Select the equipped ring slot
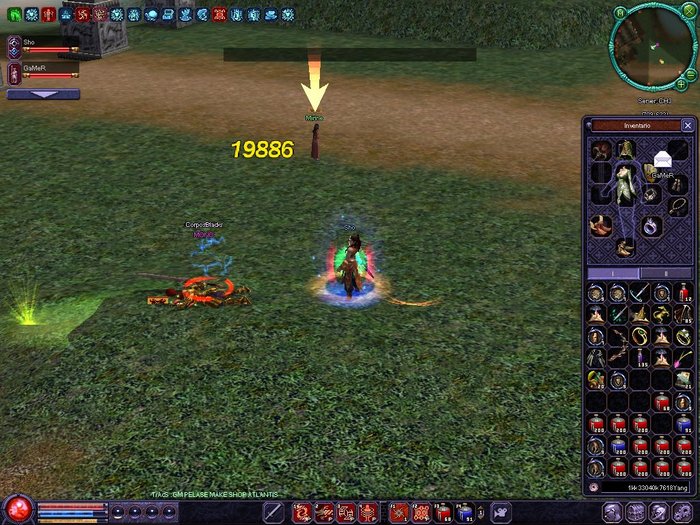Image resolution: width=700 pixels, height=525 pixels. point(651,224)
